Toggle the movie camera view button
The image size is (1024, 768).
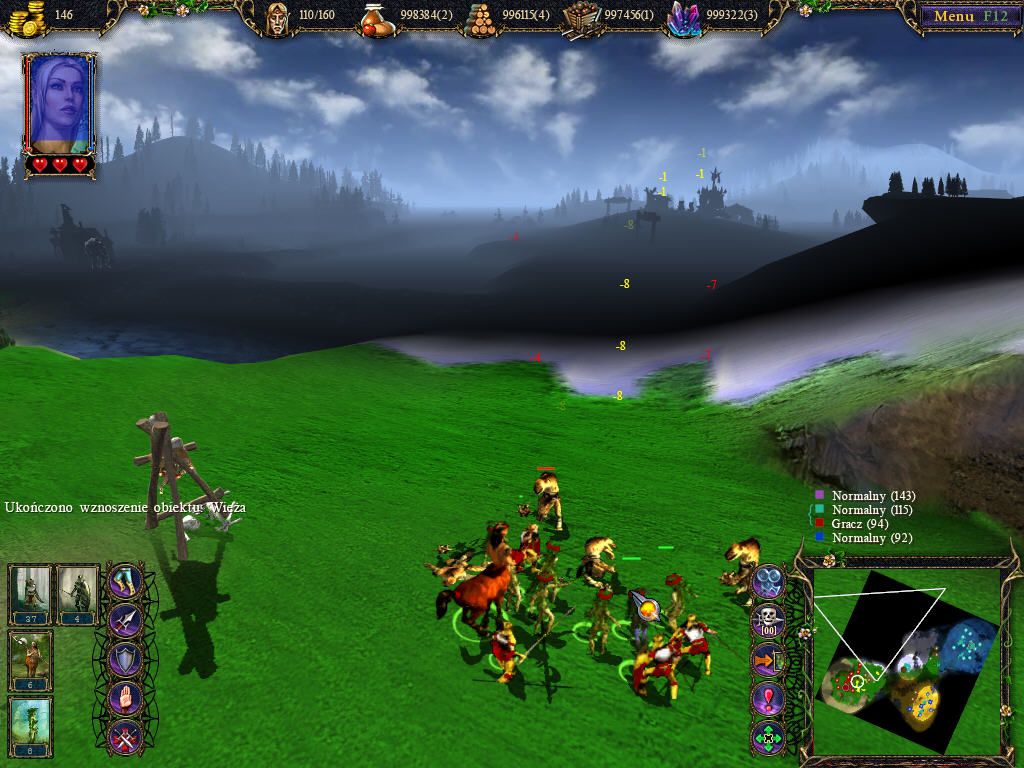coord(768,581)
